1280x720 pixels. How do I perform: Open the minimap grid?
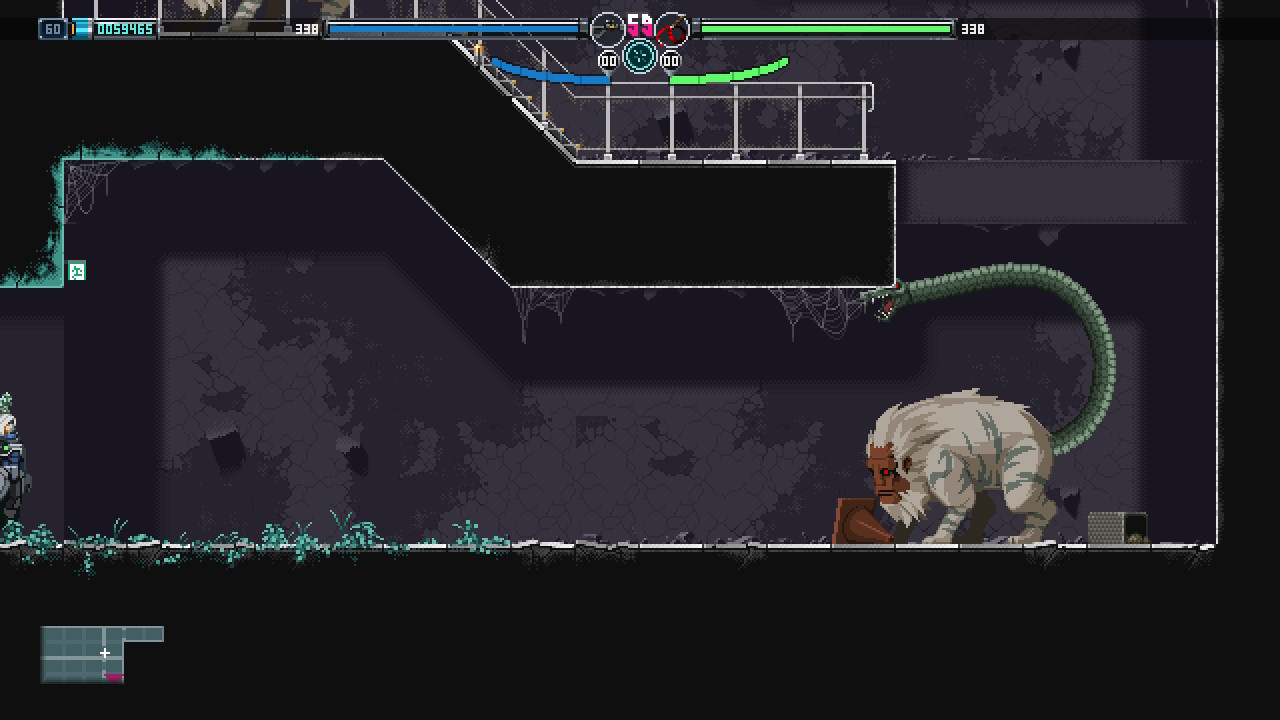100,654
